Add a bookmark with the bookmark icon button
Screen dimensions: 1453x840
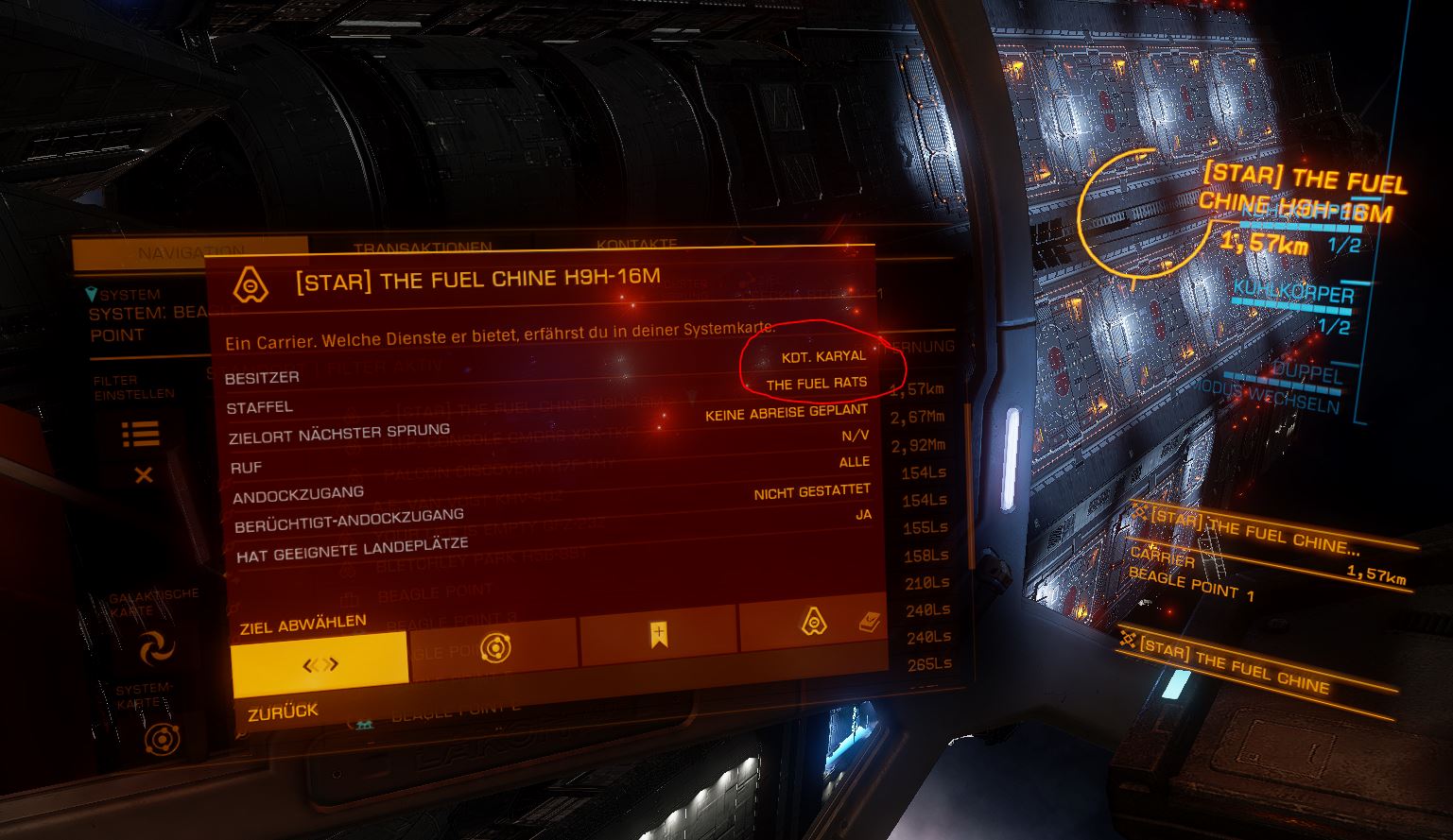[x=658, y=634]
